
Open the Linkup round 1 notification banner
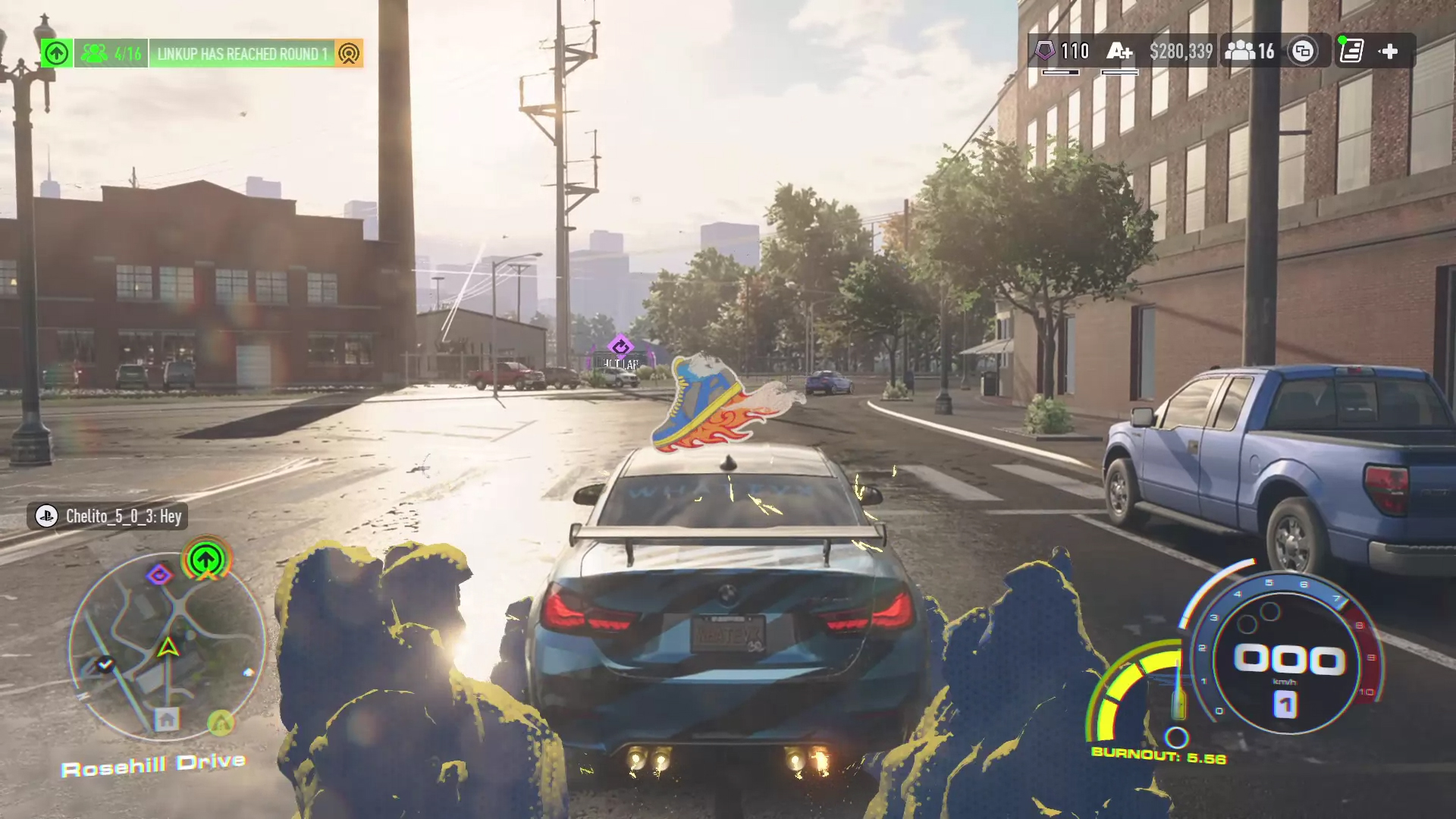[x=241, y=54]
